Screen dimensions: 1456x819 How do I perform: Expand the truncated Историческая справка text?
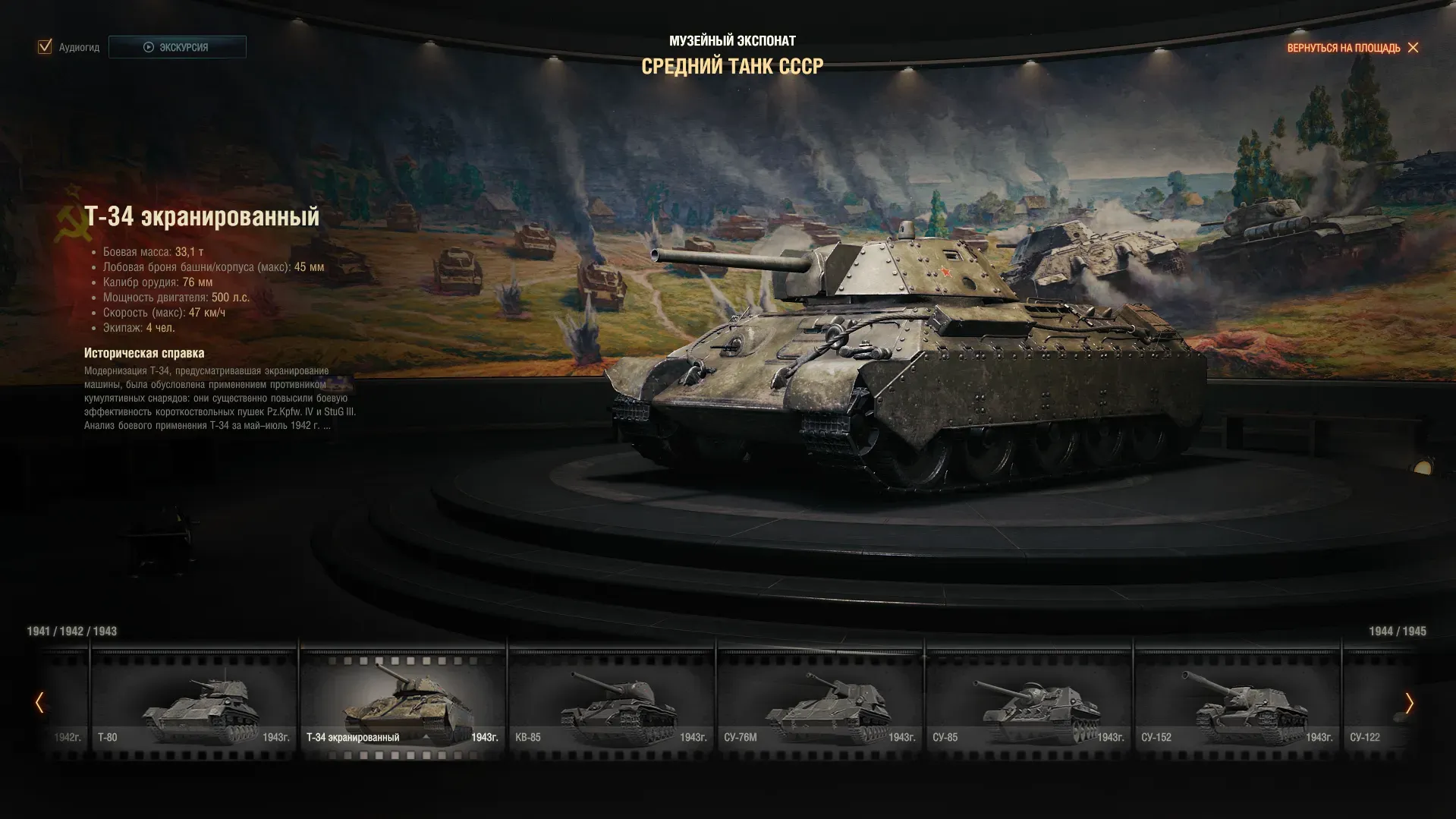(326, 426)
